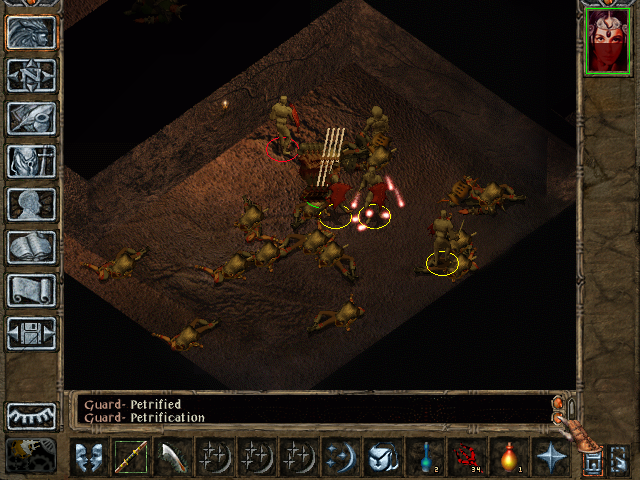640x480 pixels.
Task: Click the clock gears pause button
Action: pos(31,454)
